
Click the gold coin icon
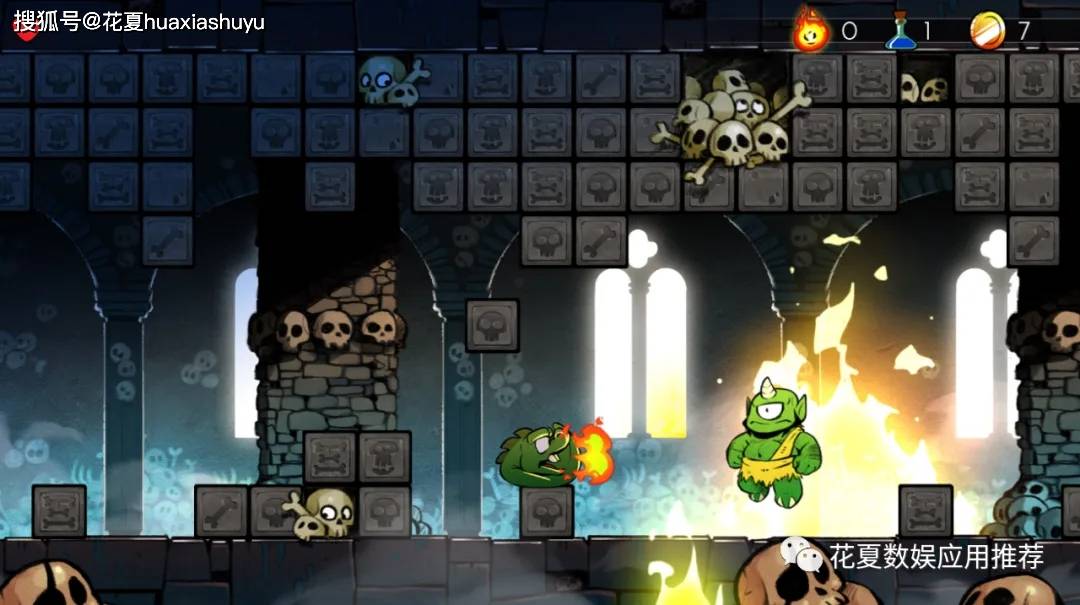click(987, 31)
